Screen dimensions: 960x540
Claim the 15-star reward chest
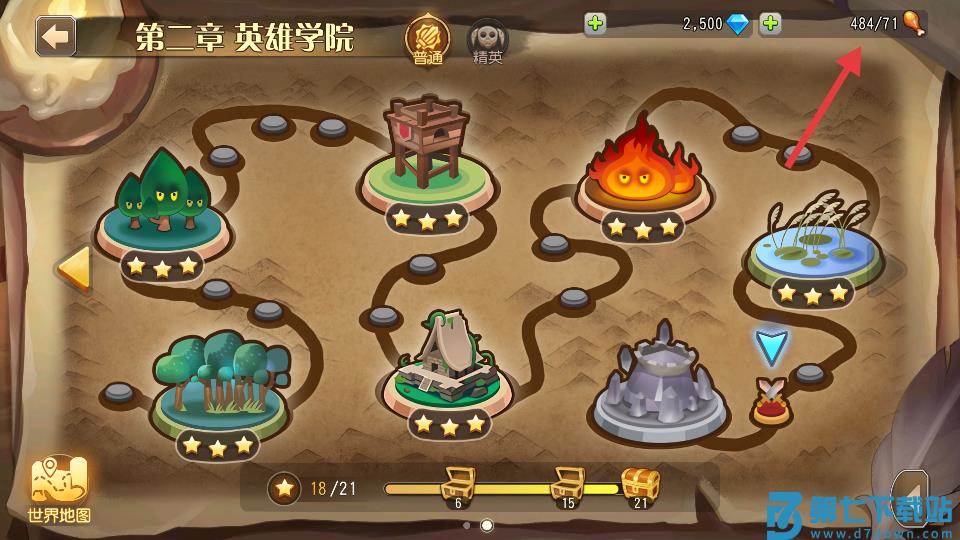point(567,485)
